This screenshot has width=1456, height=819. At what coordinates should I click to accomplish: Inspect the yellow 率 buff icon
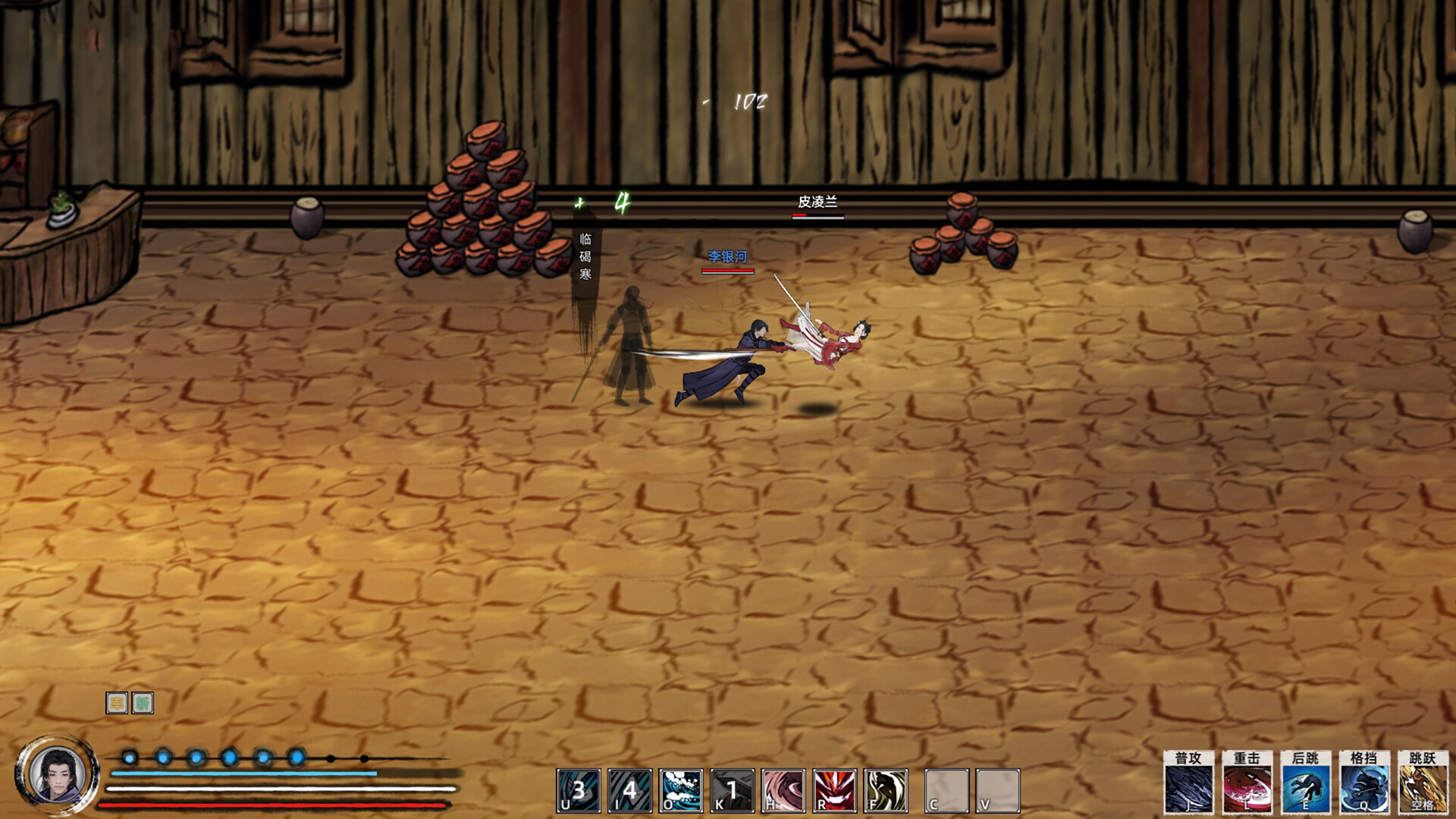116,703
